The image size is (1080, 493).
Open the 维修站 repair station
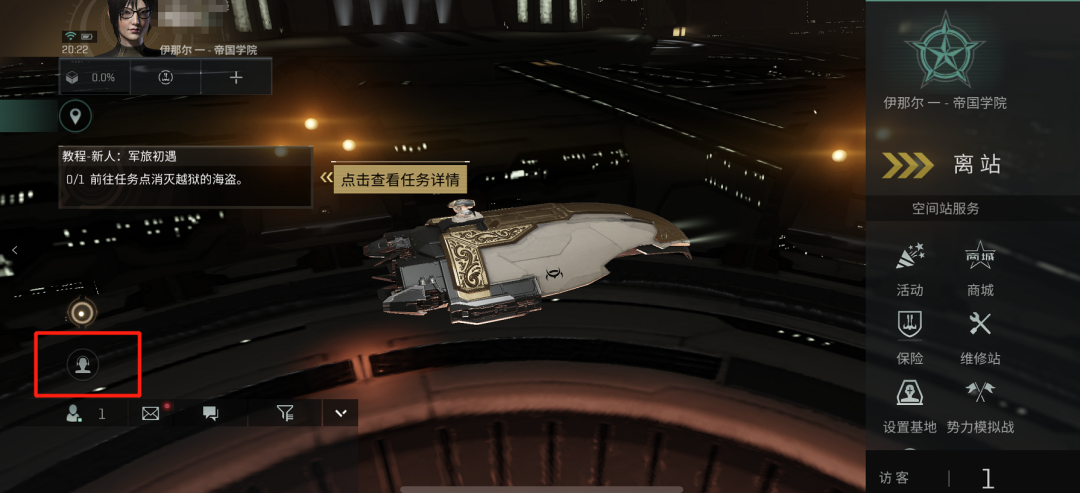click(x=980, y=335)
